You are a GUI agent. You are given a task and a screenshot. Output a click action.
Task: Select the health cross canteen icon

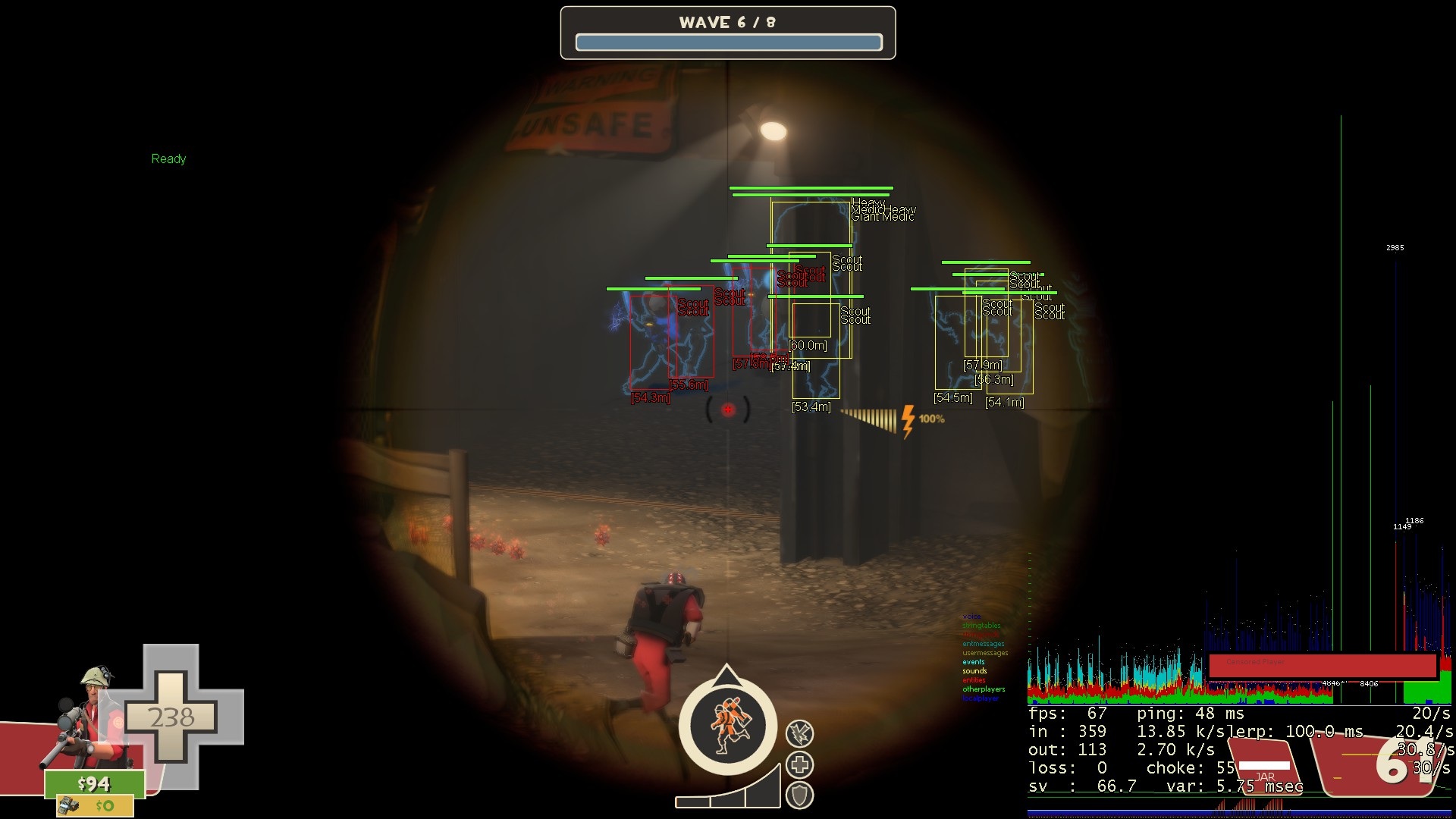pyautogui.click(x=800, y=764)
